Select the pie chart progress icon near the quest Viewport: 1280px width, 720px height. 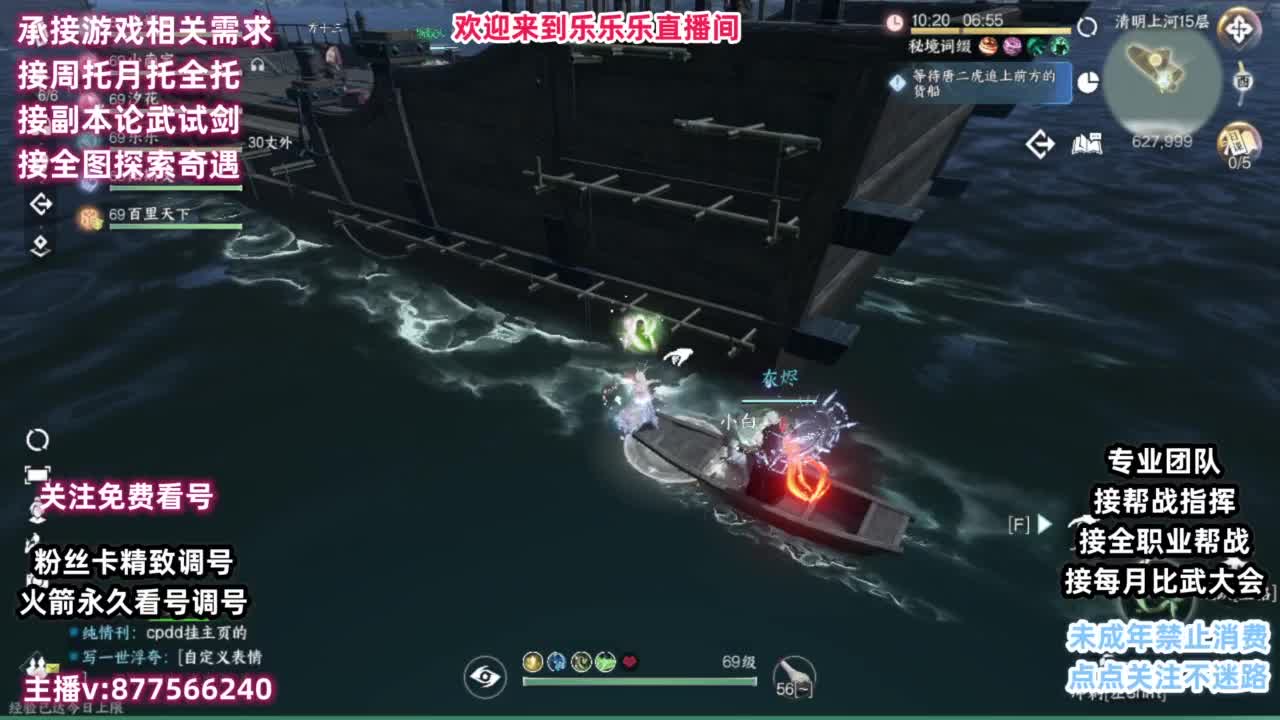1088,82
